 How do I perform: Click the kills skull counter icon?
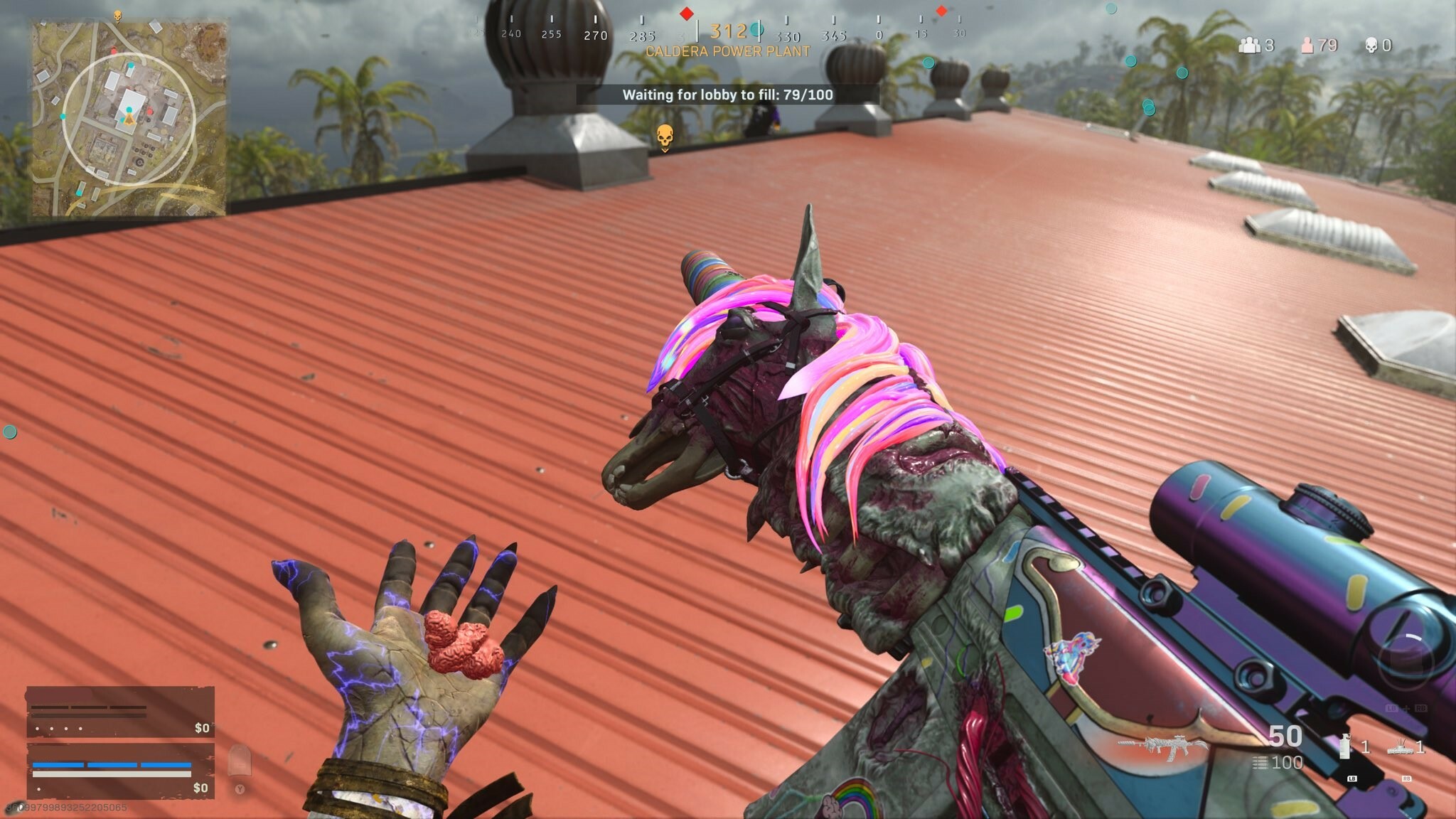pos(1371,45)
